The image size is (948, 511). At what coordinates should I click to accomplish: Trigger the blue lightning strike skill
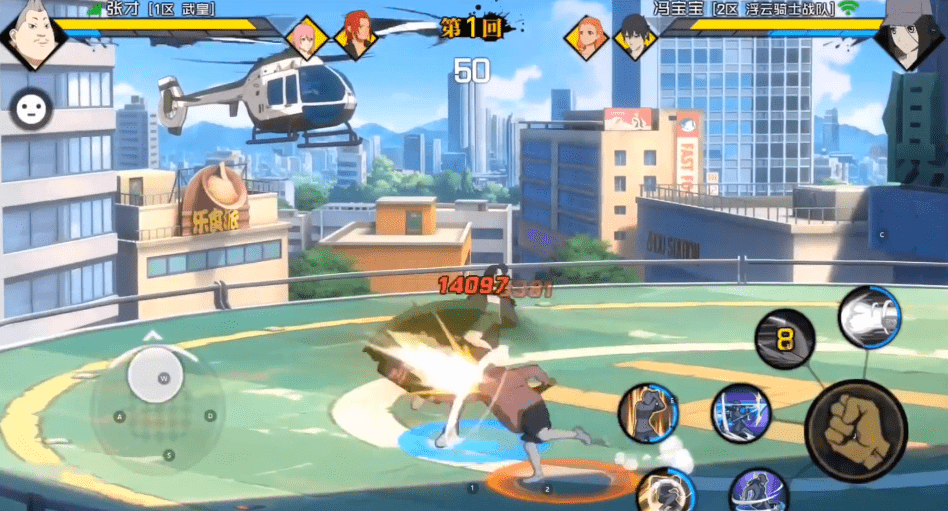(741, 412)
